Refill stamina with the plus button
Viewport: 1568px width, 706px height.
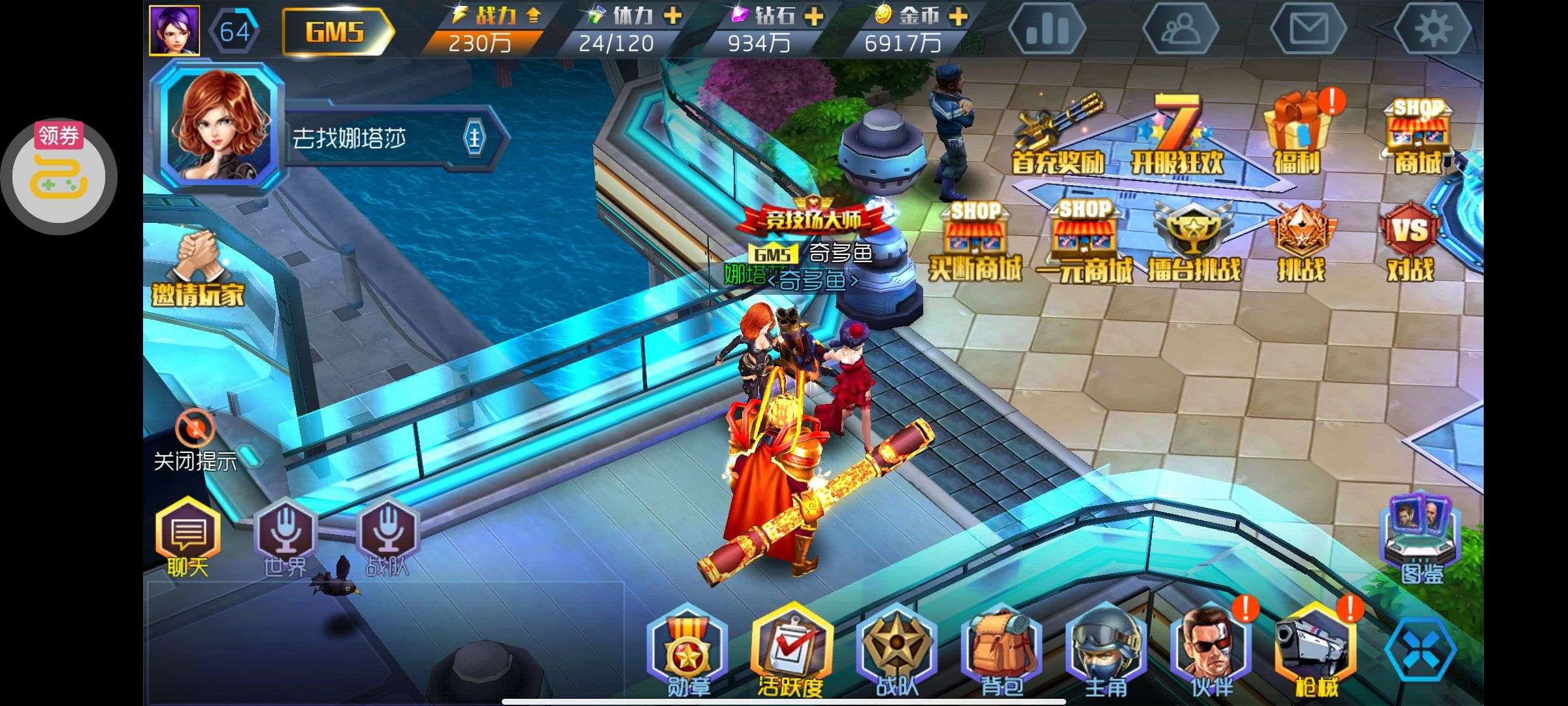(672, 16)
